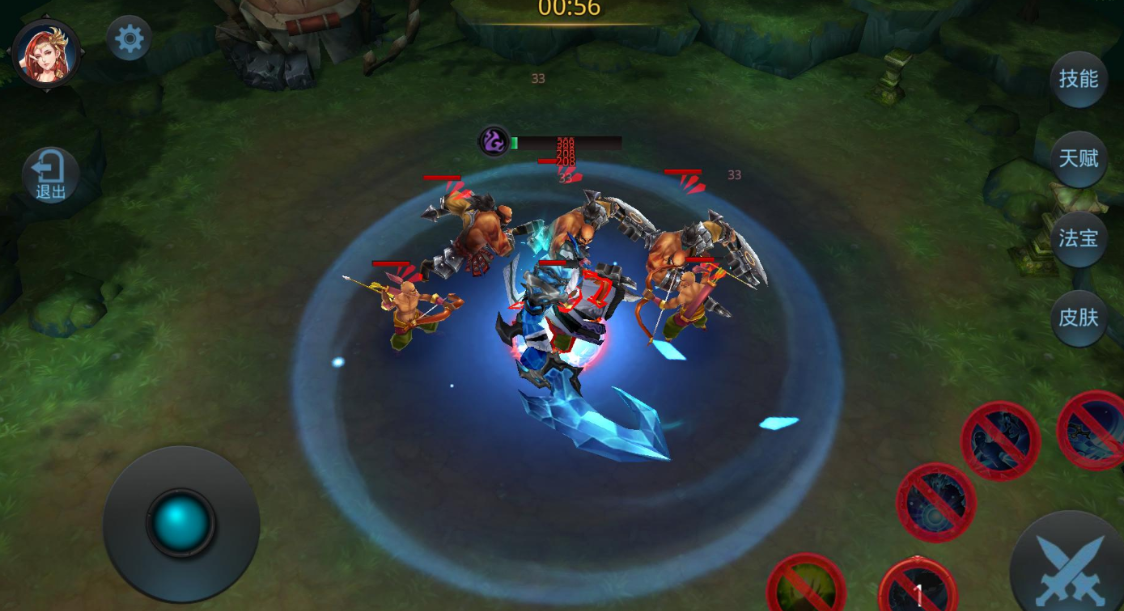The width and height of the screenshot is (1124, 611).
Task: Open the 技能 skills panel
Action: [x=1078, y=79]
